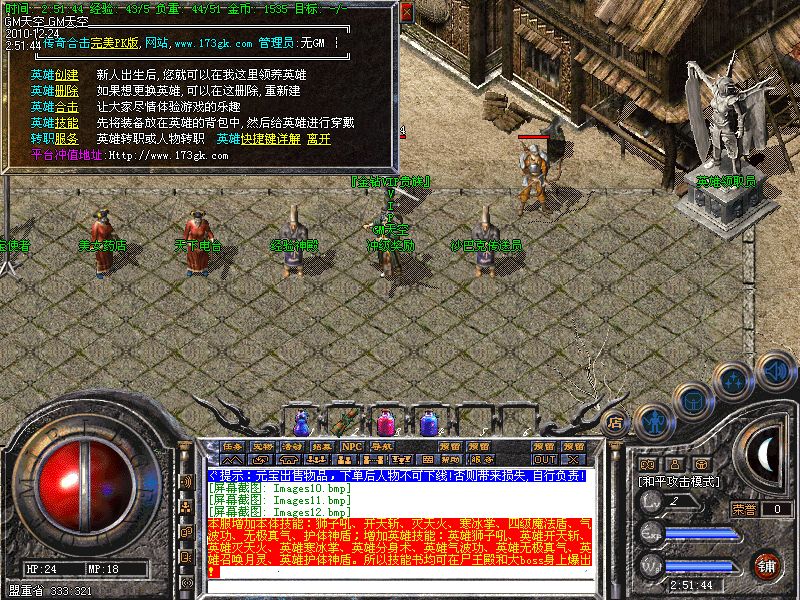Screen dimensions: 800x600
Task: Click the OUT button above the chat
Action: 544,460
